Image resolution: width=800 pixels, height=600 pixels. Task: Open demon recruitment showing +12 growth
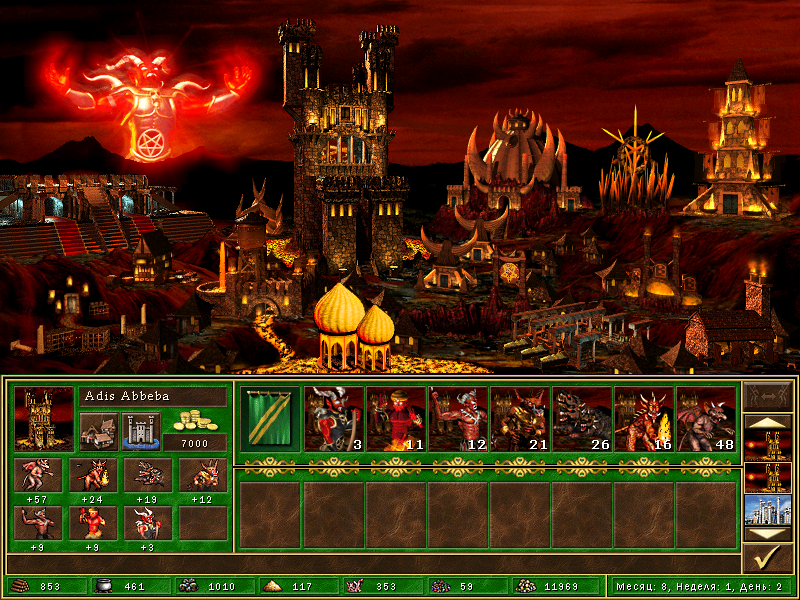coord(202,475)
